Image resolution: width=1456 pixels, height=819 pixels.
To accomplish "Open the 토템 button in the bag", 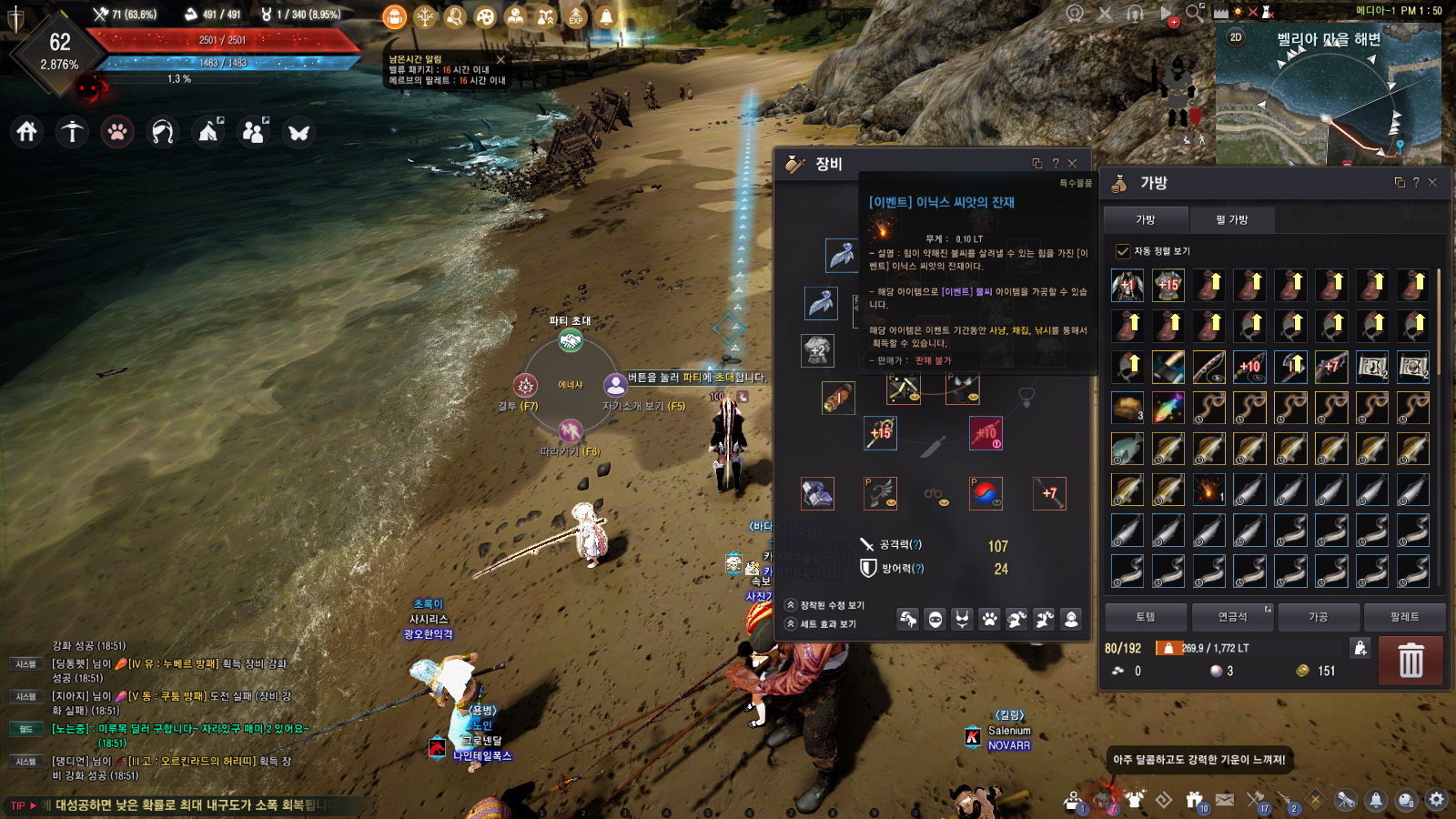I will pos(1145,617).
